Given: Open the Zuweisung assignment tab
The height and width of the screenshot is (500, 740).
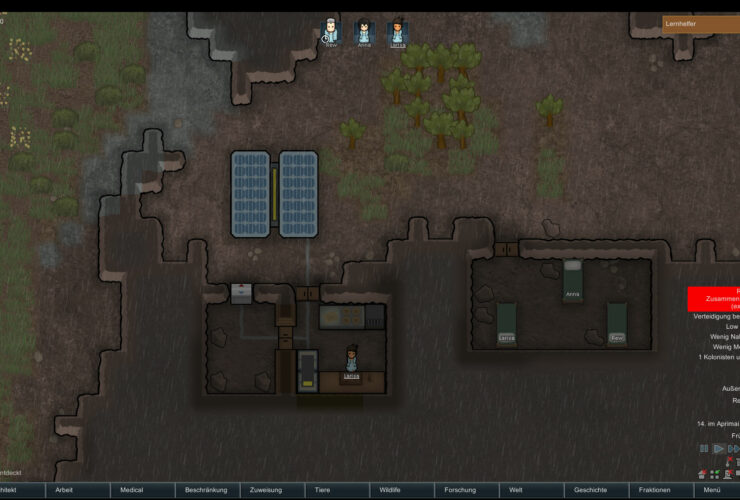Looking at the screenshot, I should coord(271,490).
